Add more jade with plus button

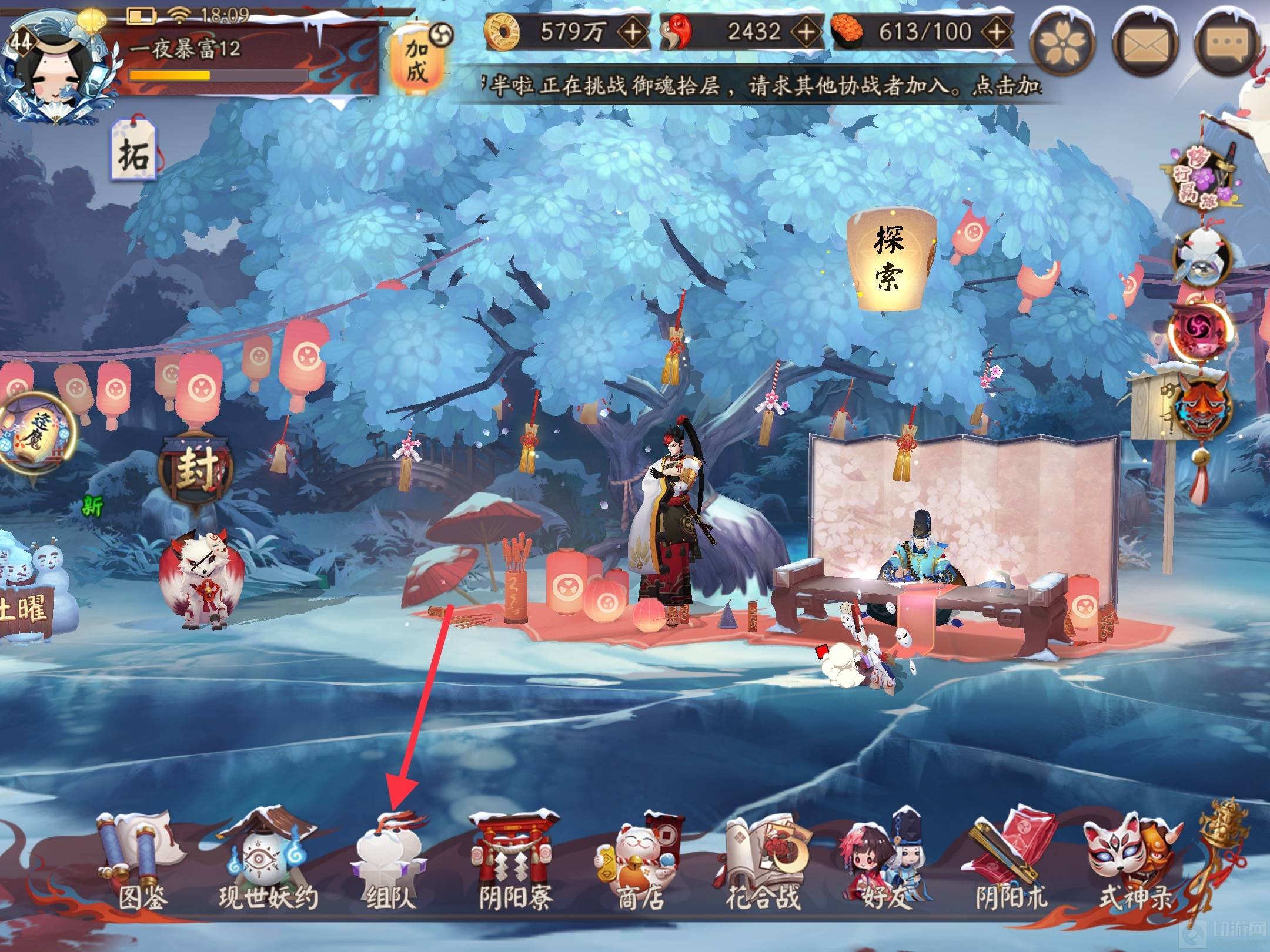(806, 32)
